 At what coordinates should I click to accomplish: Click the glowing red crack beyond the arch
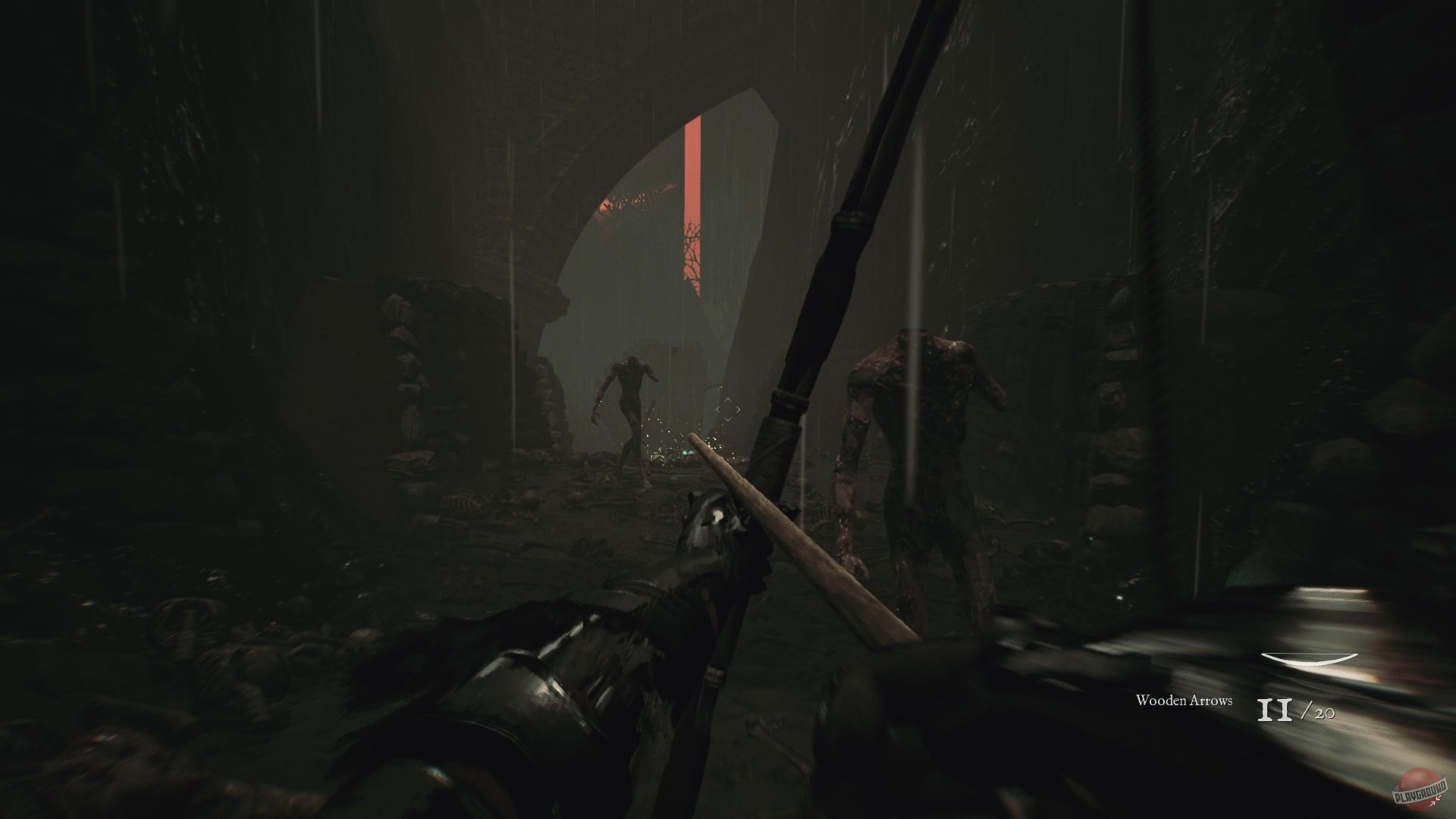click(x=694, y=190)
